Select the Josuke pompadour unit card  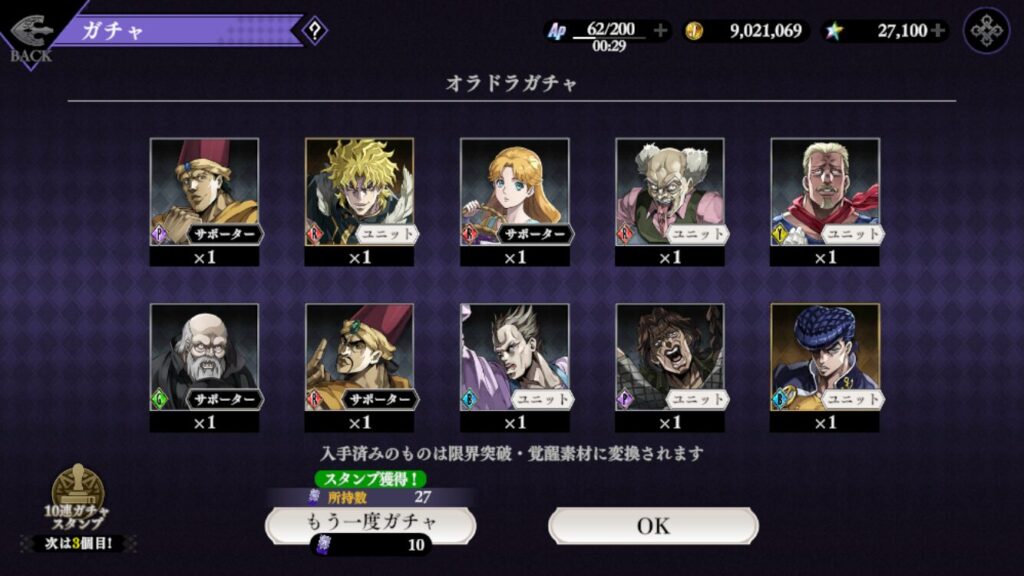click(824, 357)
